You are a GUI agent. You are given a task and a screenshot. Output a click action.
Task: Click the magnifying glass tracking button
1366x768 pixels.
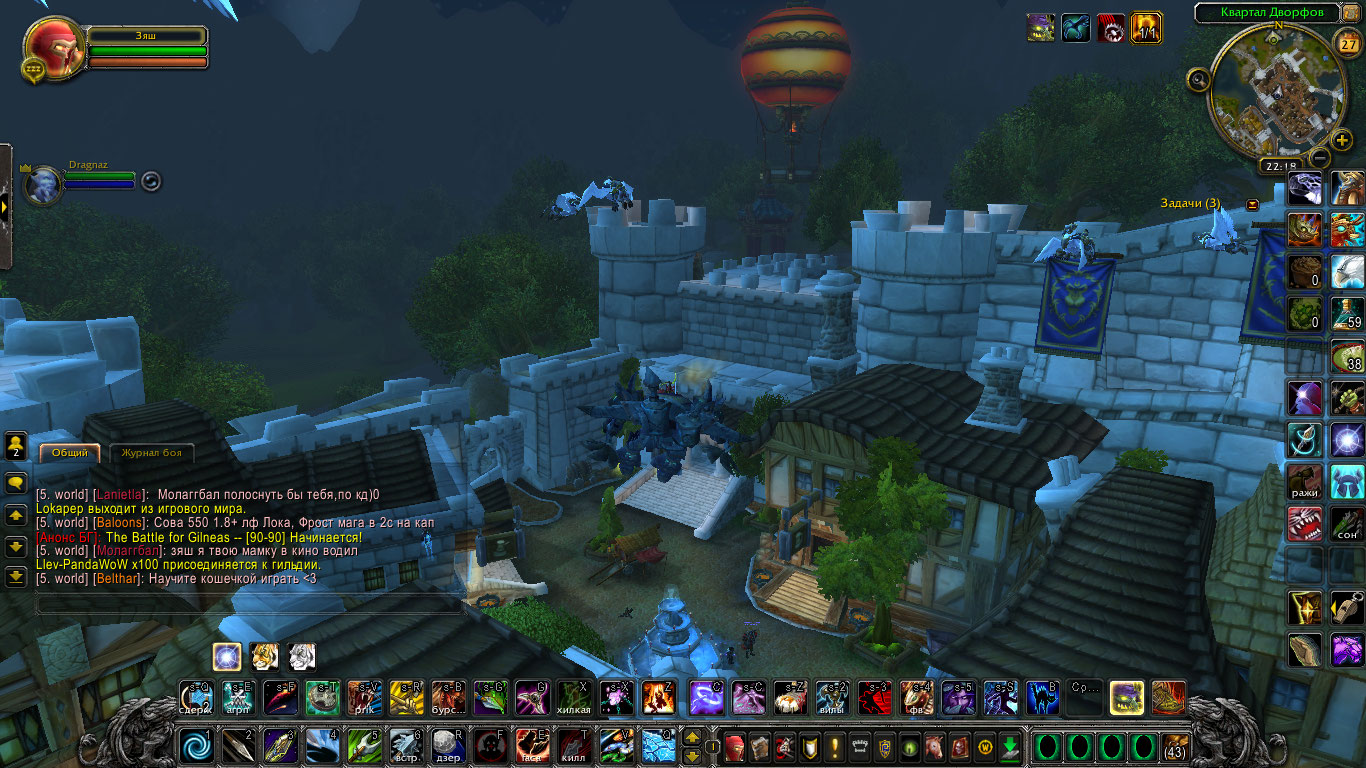pos(1198,79)
